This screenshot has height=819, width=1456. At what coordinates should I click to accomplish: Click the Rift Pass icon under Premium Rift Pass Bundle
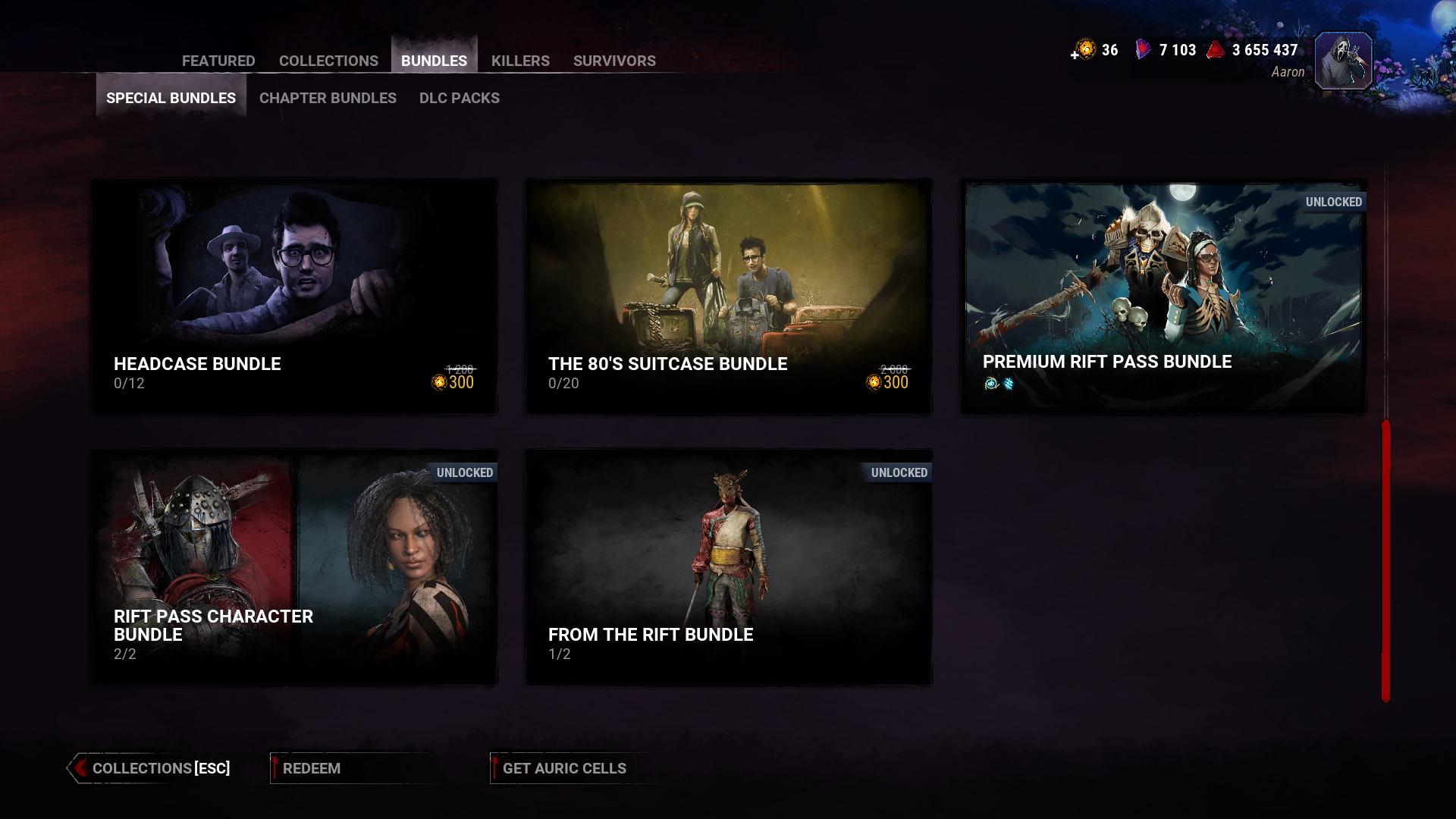pyautogui.click(x=990, y=384)
